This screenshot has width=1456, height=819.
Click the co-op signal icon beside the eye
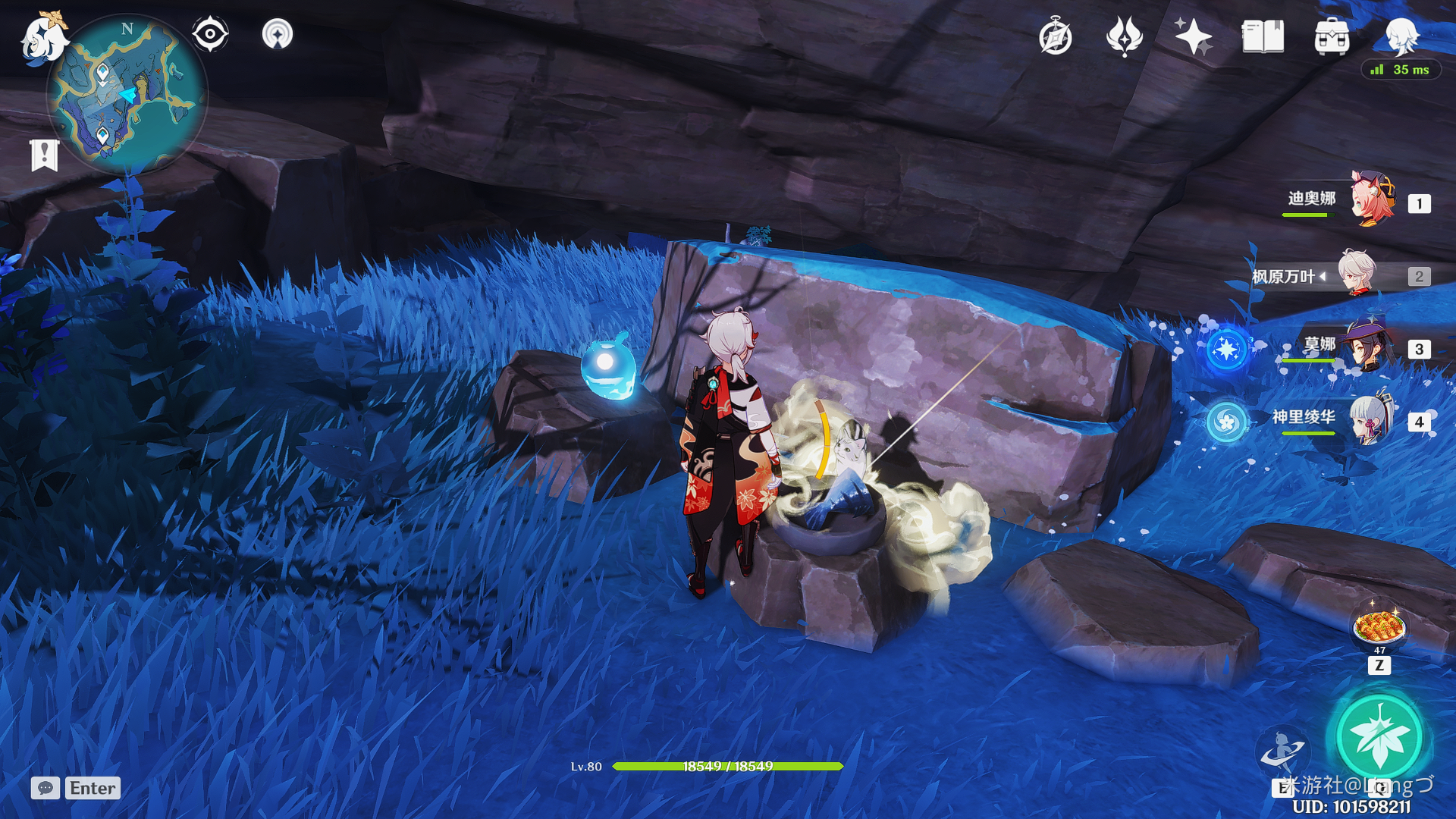278,35
